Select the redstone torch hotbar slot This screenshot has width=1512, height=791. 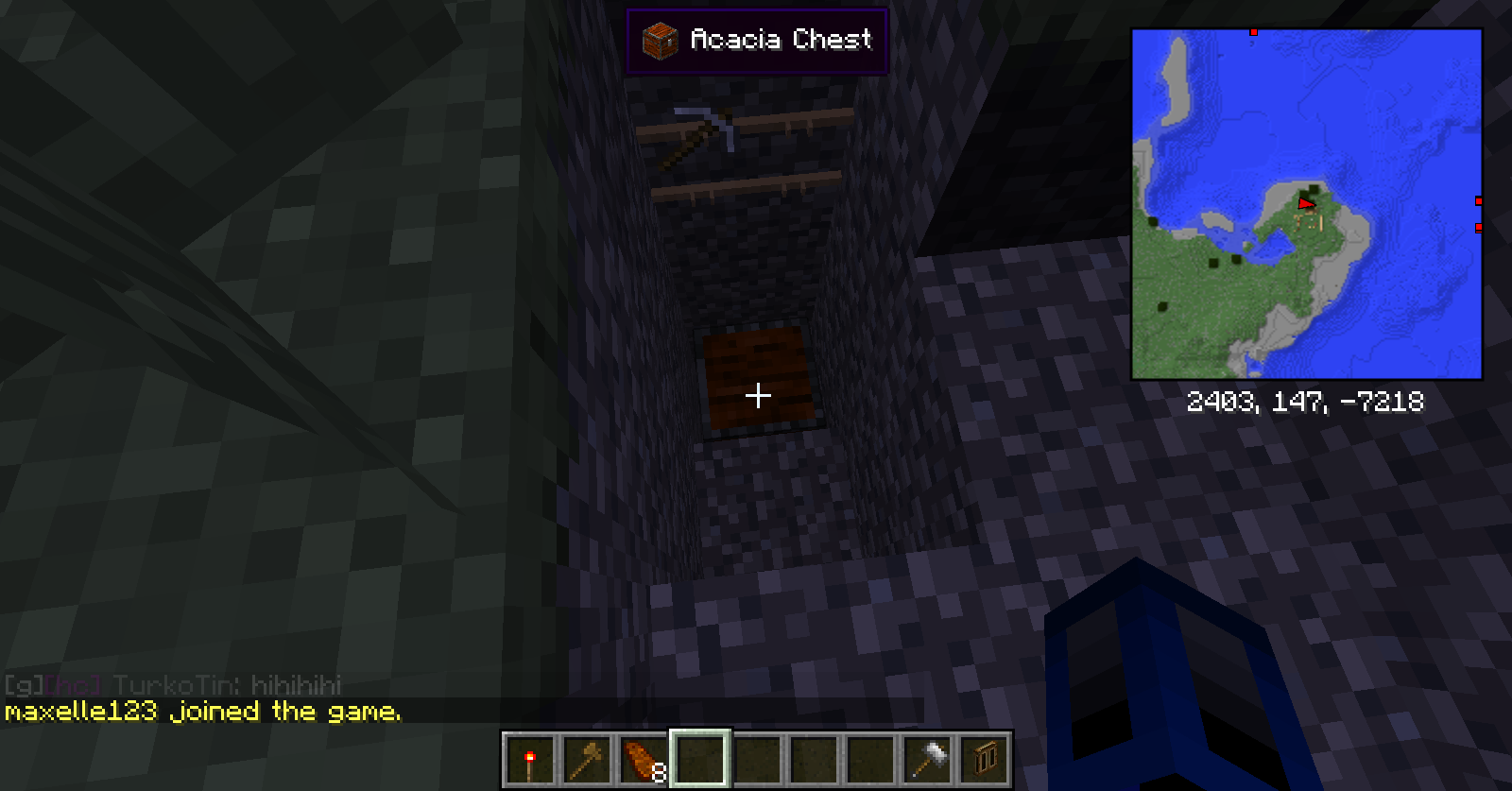(529, 759)
